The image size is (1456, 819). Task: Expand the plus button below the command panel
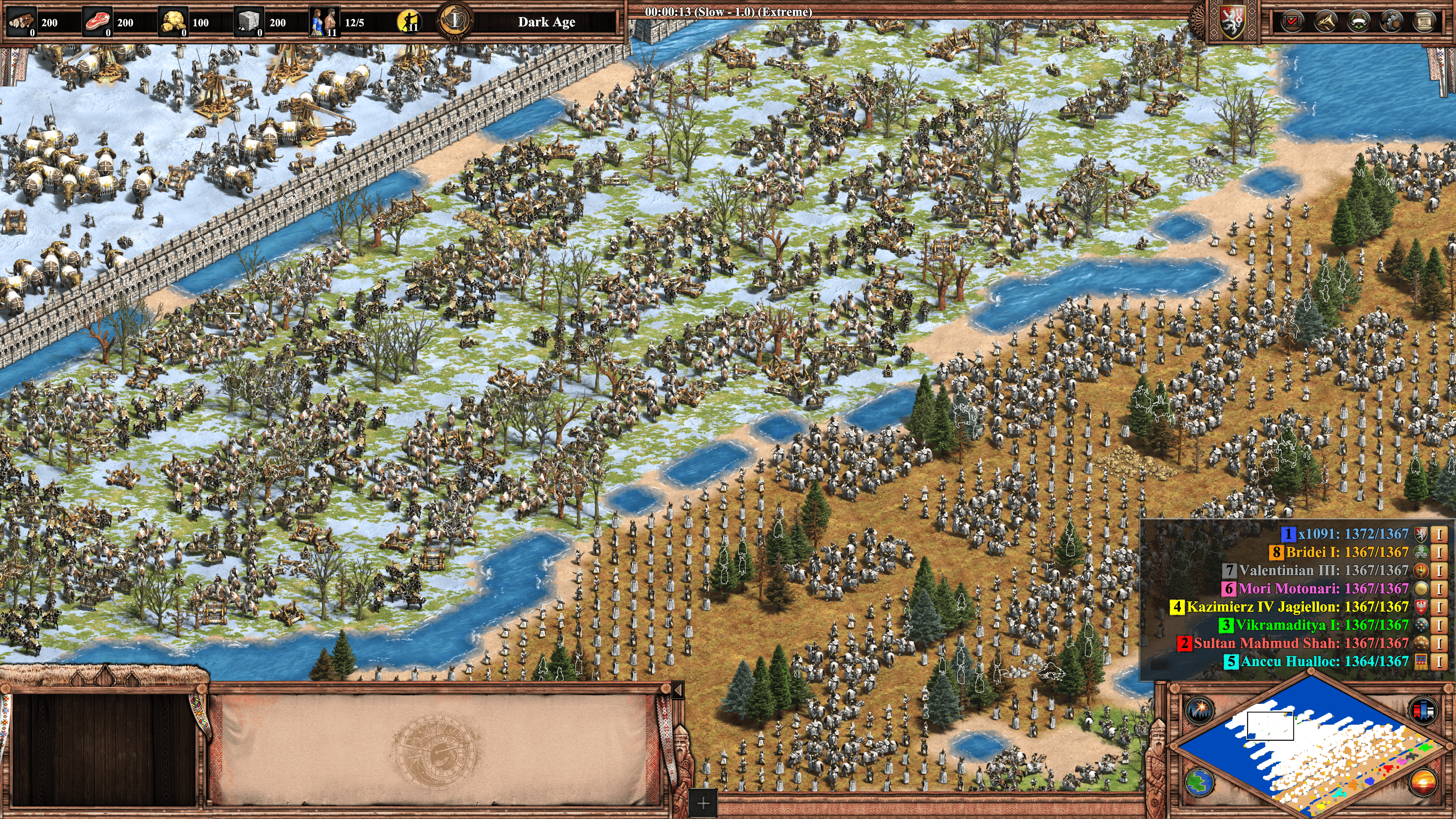(x=703, y=803)
